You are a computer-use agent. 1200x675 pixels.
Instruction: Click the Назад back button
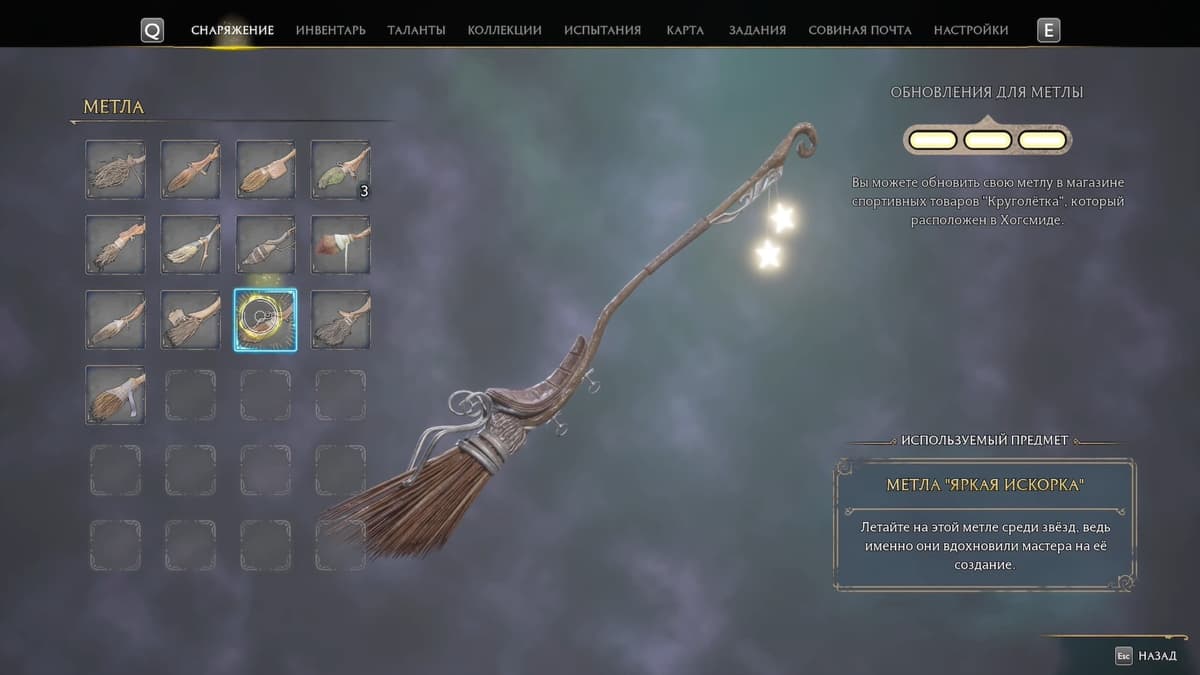coord(1149,656)
